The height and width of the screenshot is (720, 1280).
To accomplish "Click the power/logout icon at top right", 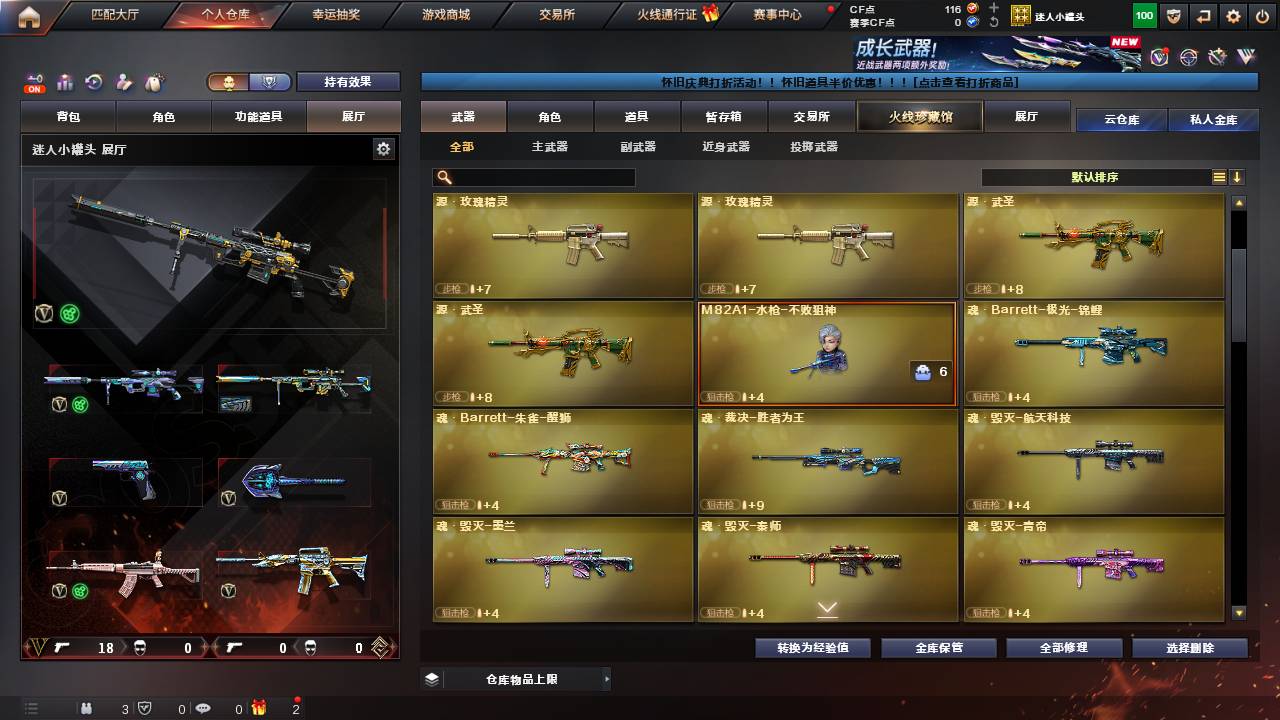I will [x=1260, y=16].
